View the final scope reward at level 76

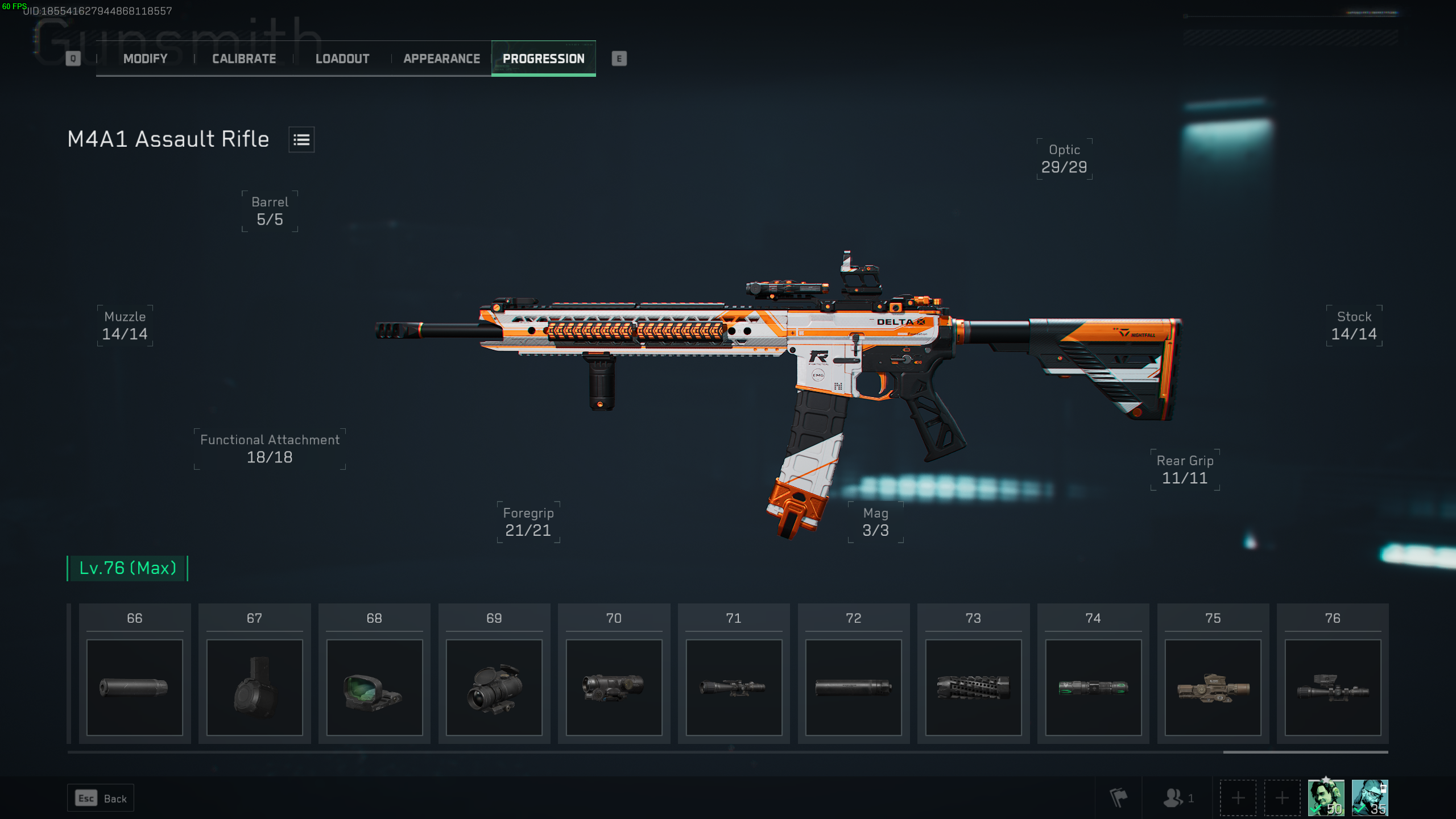tap(1333, 686)
